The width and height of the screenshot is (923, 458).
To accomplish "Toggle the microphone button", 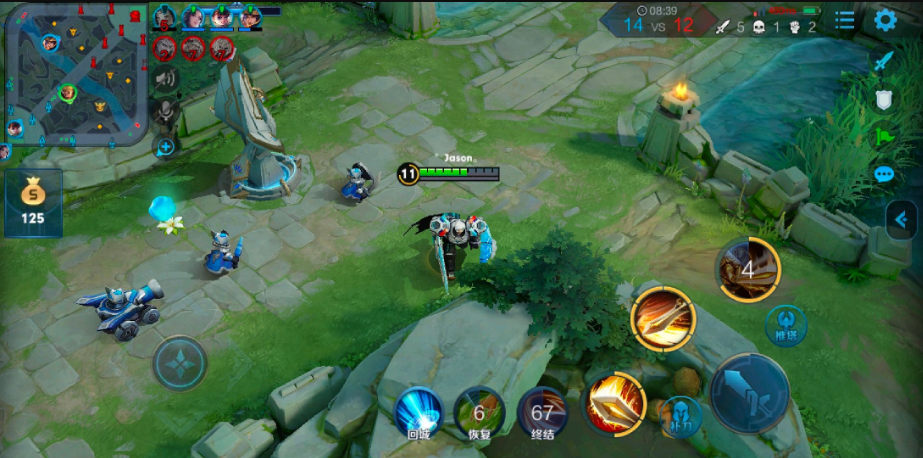I will [x=165, y=112].
